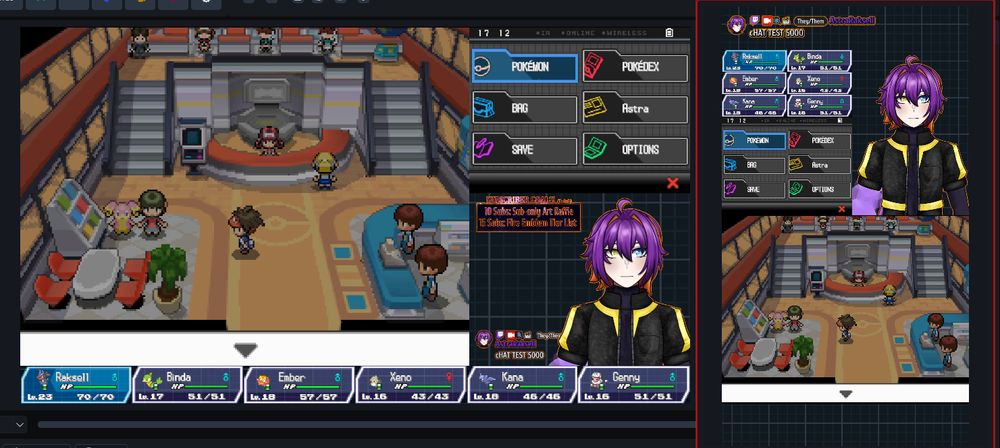Click the Twitch icon in the vertical preview header
This screenshot has width=1000, height=448.
click(753, 20)
